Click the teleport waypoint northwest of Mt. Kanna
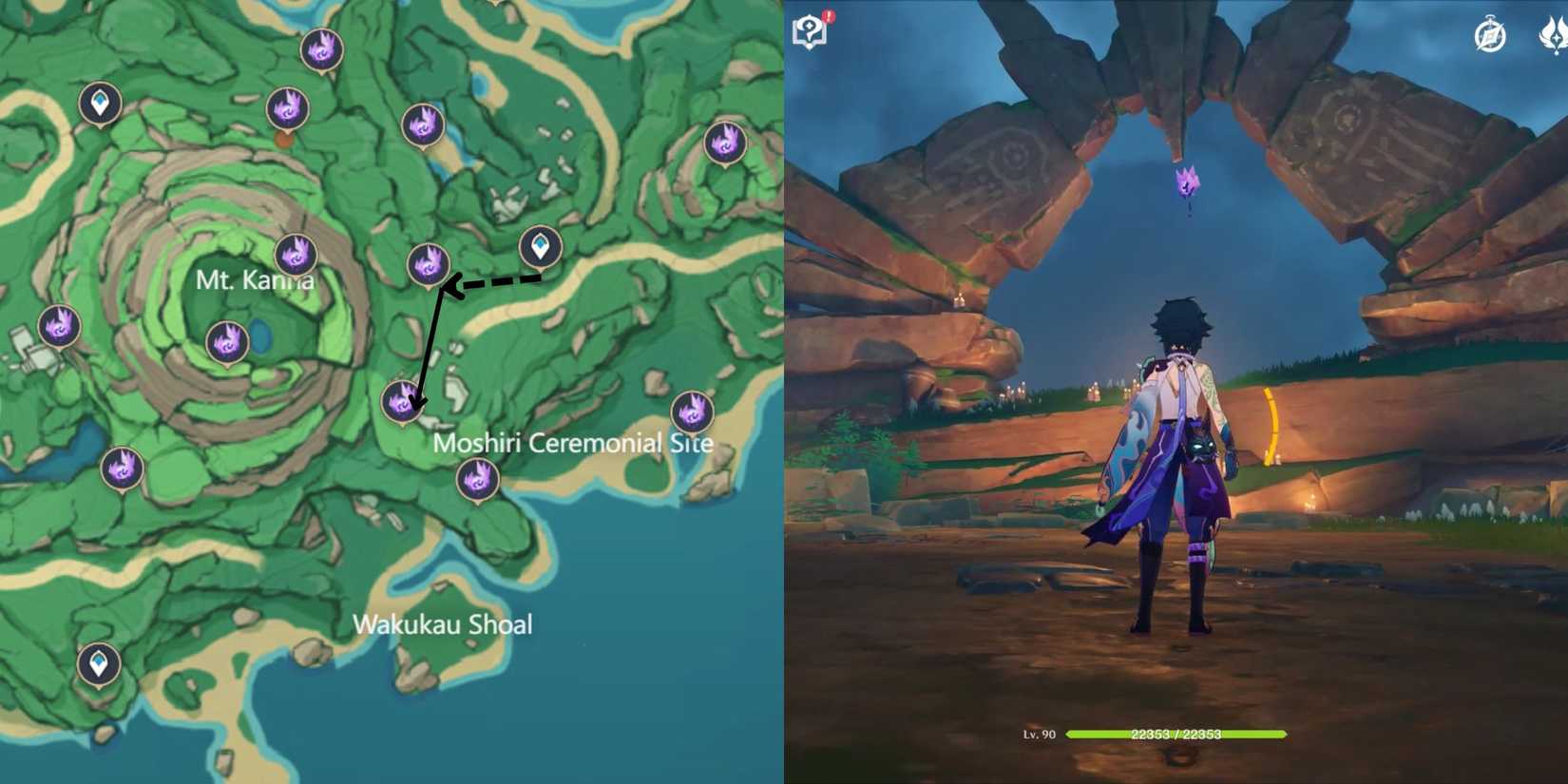Image resolution: width=1568 pixels, height=784 pixels. pos(102,103)
